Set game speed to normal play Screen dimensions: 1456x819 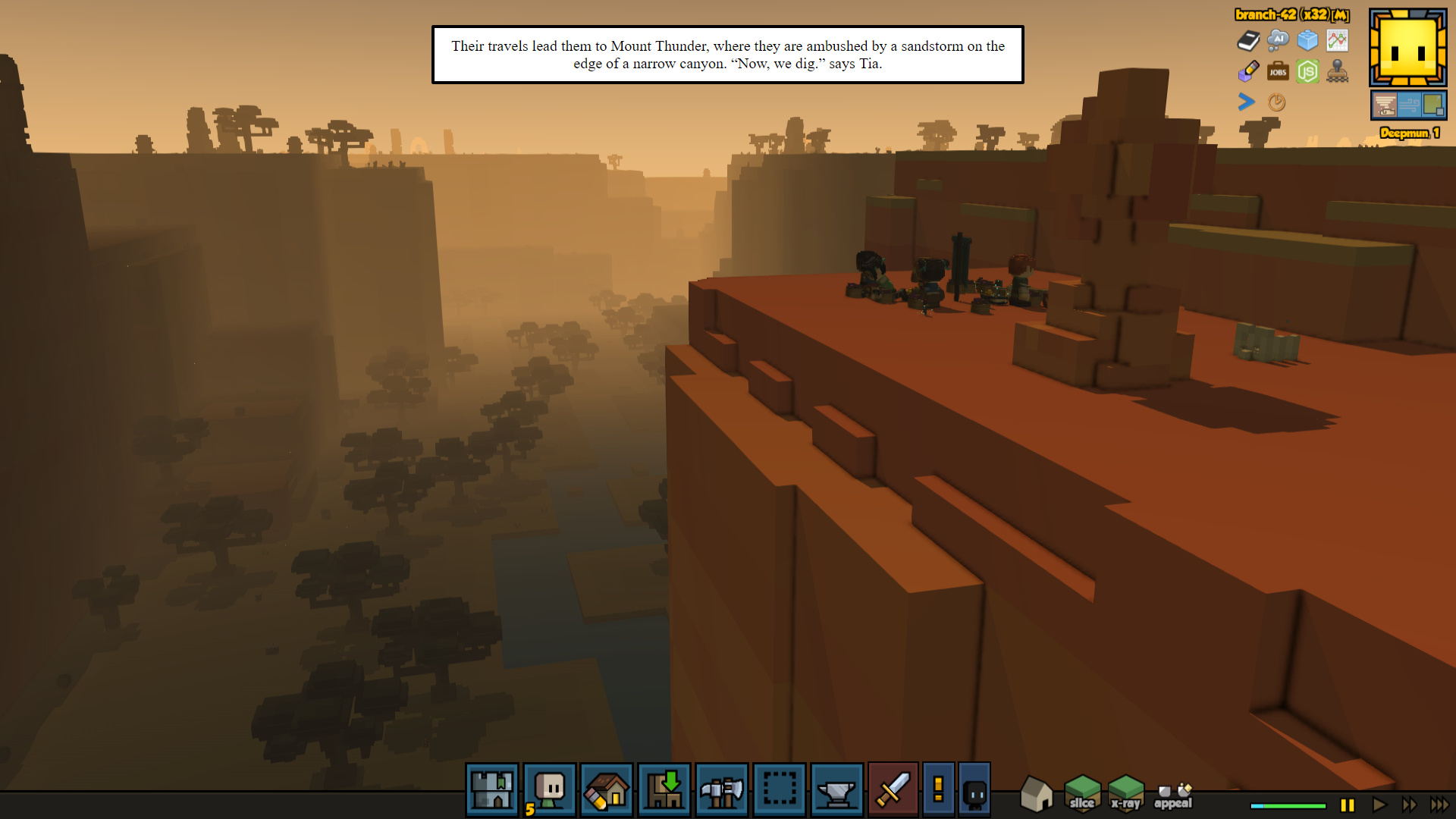pyautogui.click(x=1379, y=805)
